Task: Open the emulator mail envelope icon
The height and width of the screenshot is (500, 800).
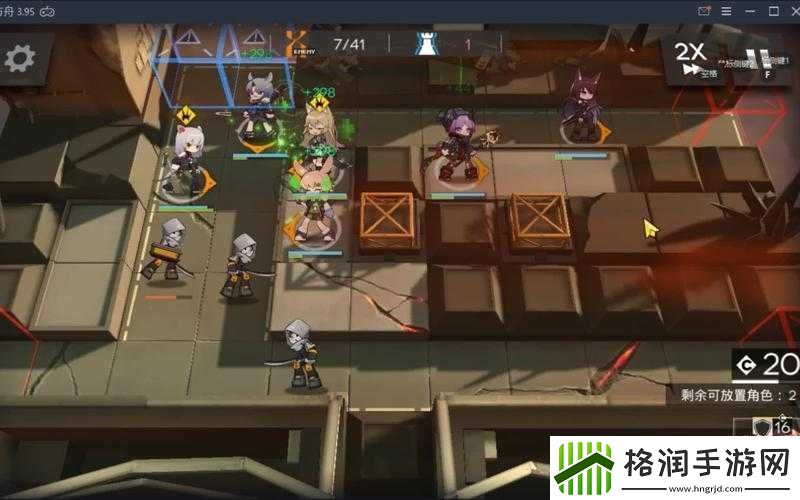Action: [705, 10]
